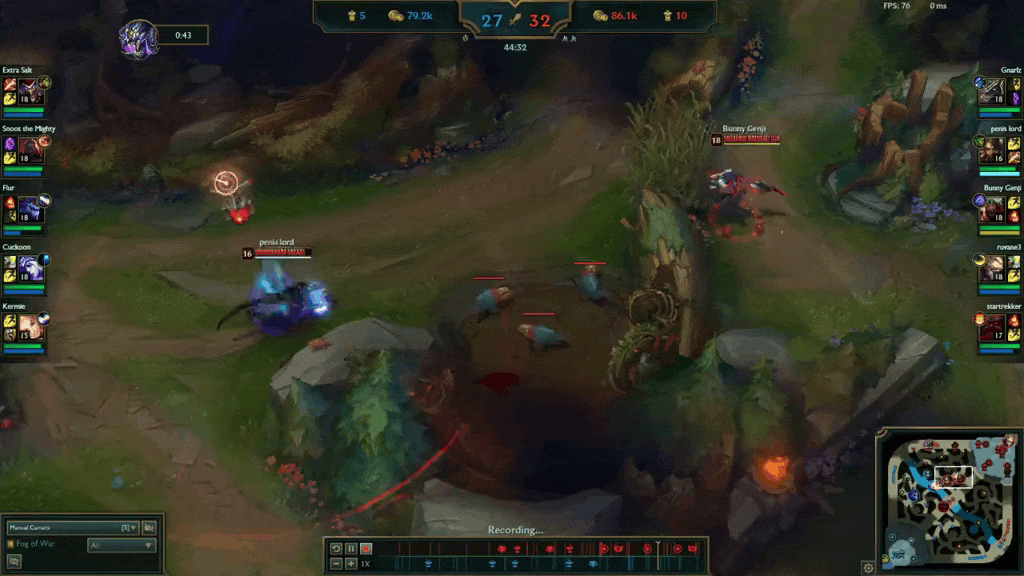Open settings via the gear beside the minimap

pos(868,567)
